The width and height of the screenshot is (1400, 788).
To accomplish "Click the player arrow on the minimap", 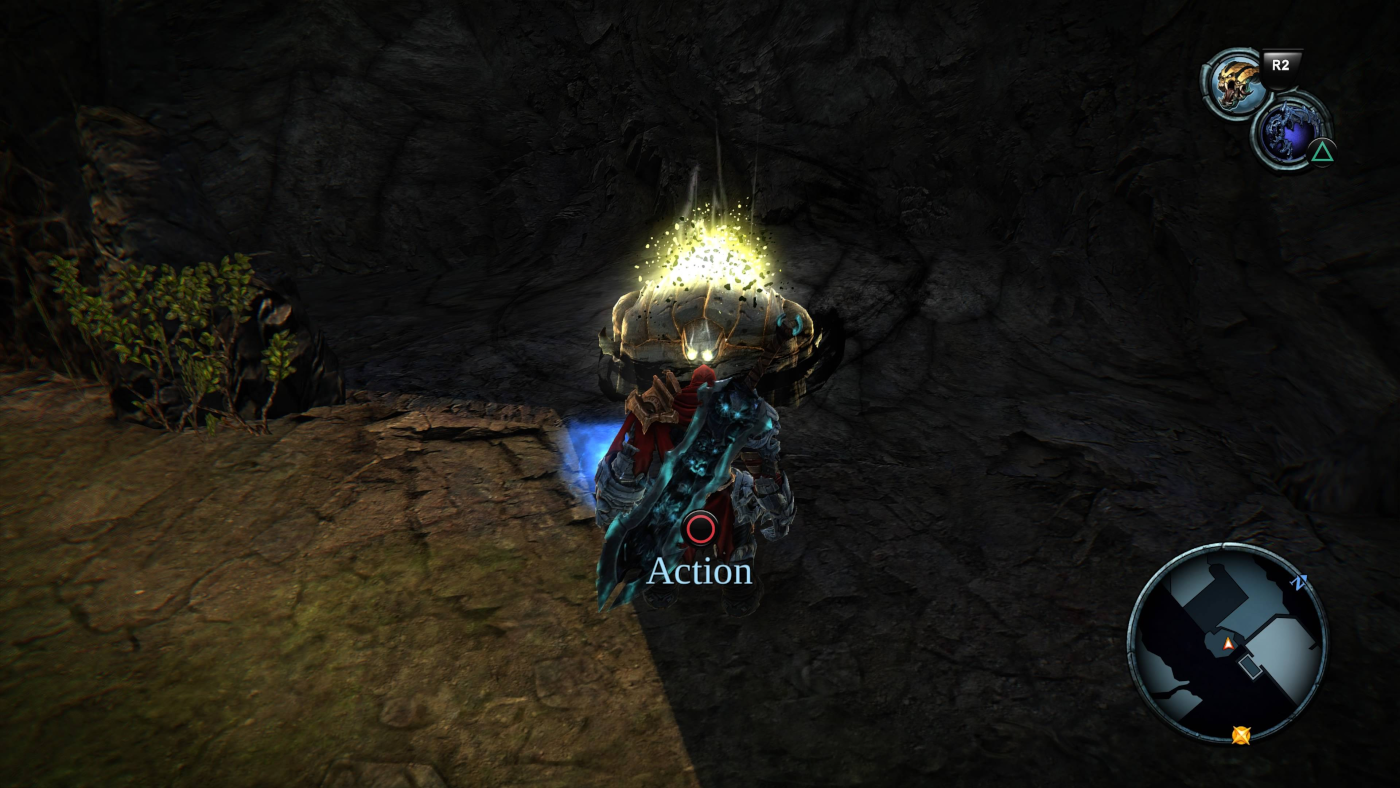I will point(1228,644).
